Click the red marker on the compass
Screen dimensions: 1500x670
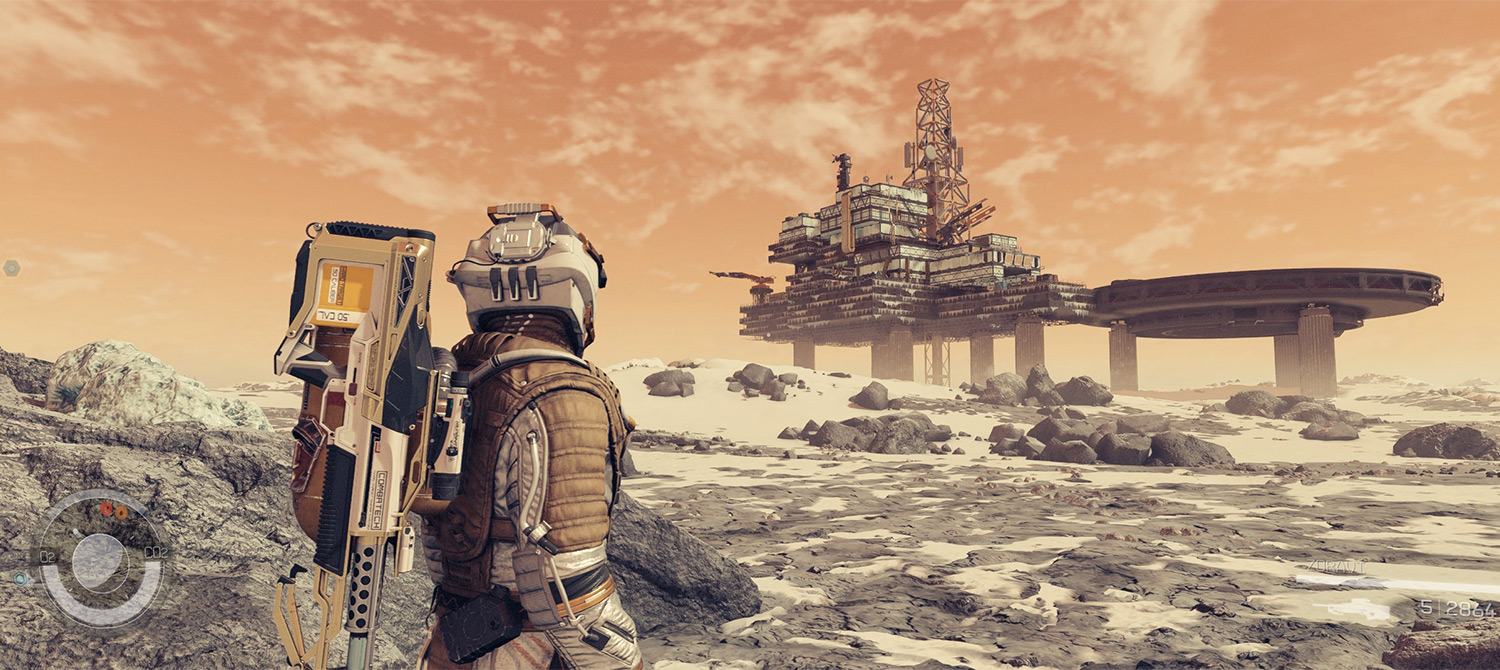106,508
